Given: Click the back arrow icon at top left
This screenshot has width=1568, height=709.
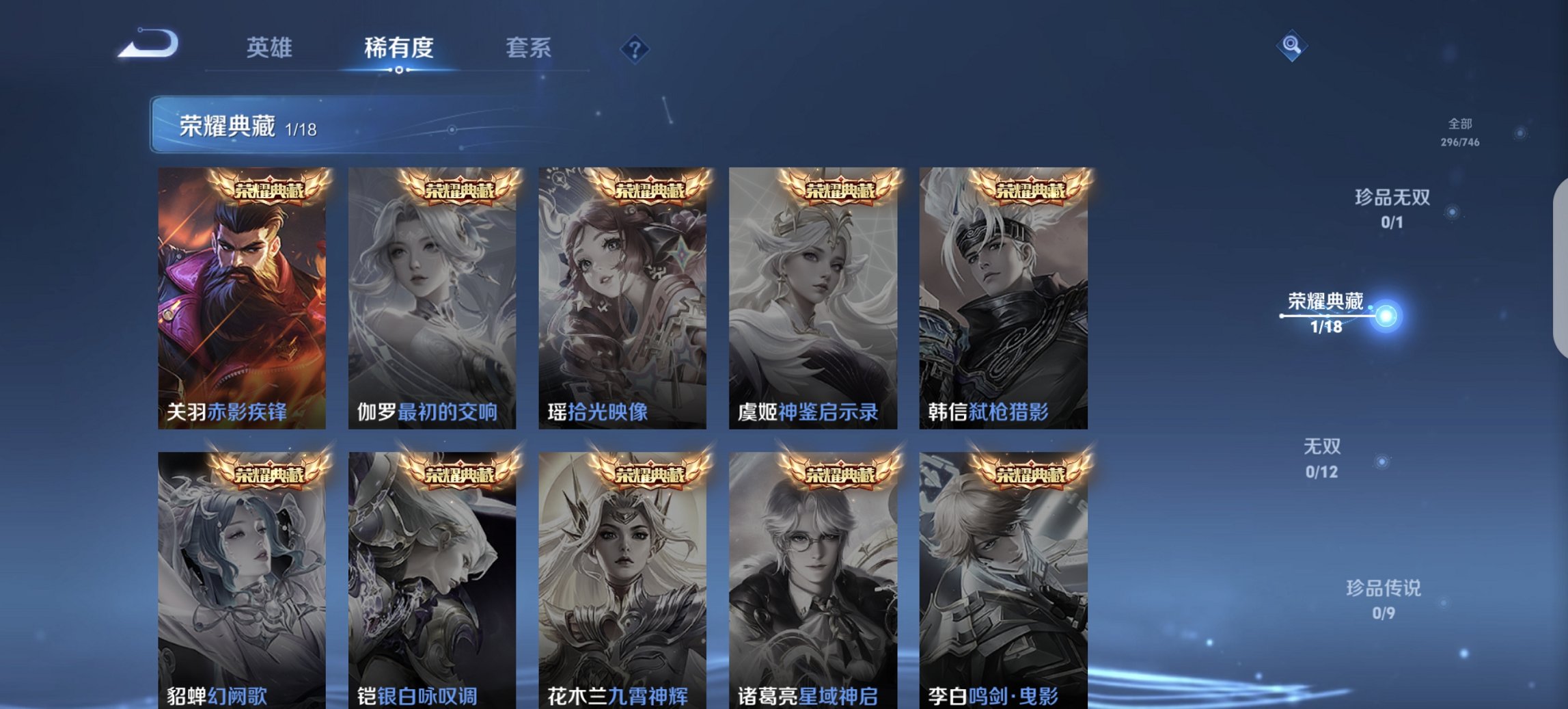Looking at the screenshot, I should tap(147, 43).
